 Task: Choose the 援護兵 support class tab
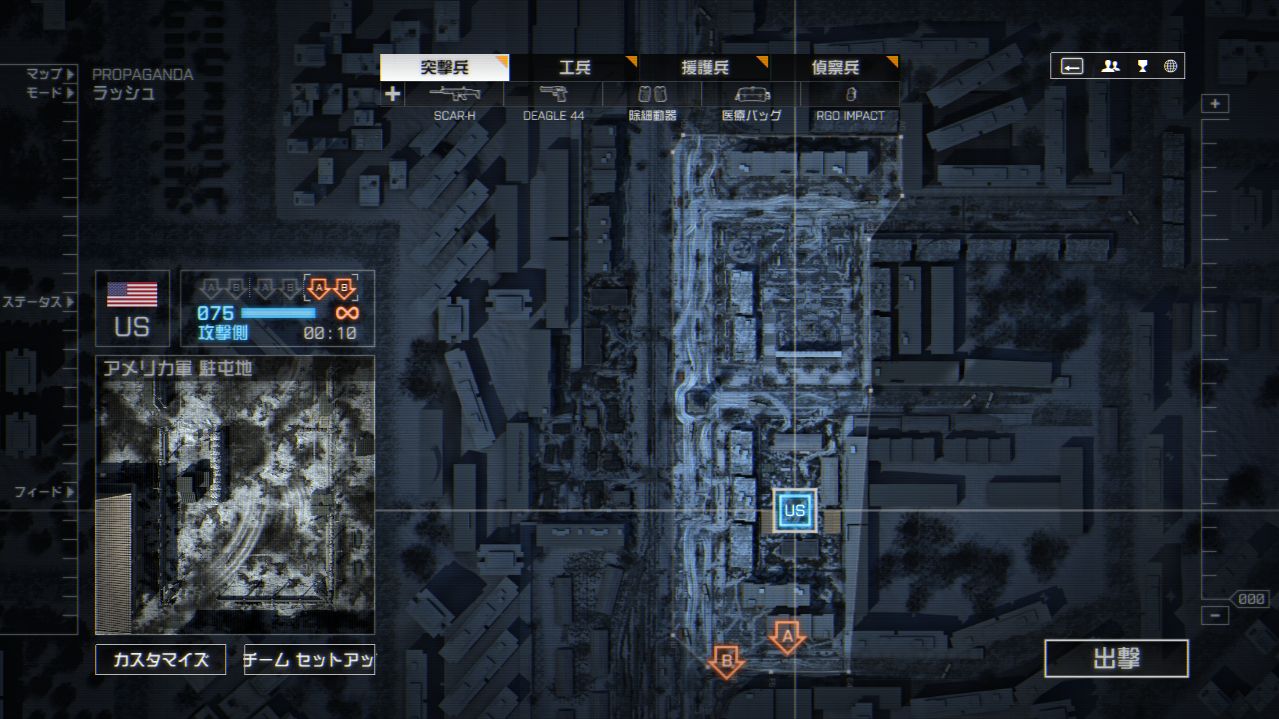click(705, 68)
